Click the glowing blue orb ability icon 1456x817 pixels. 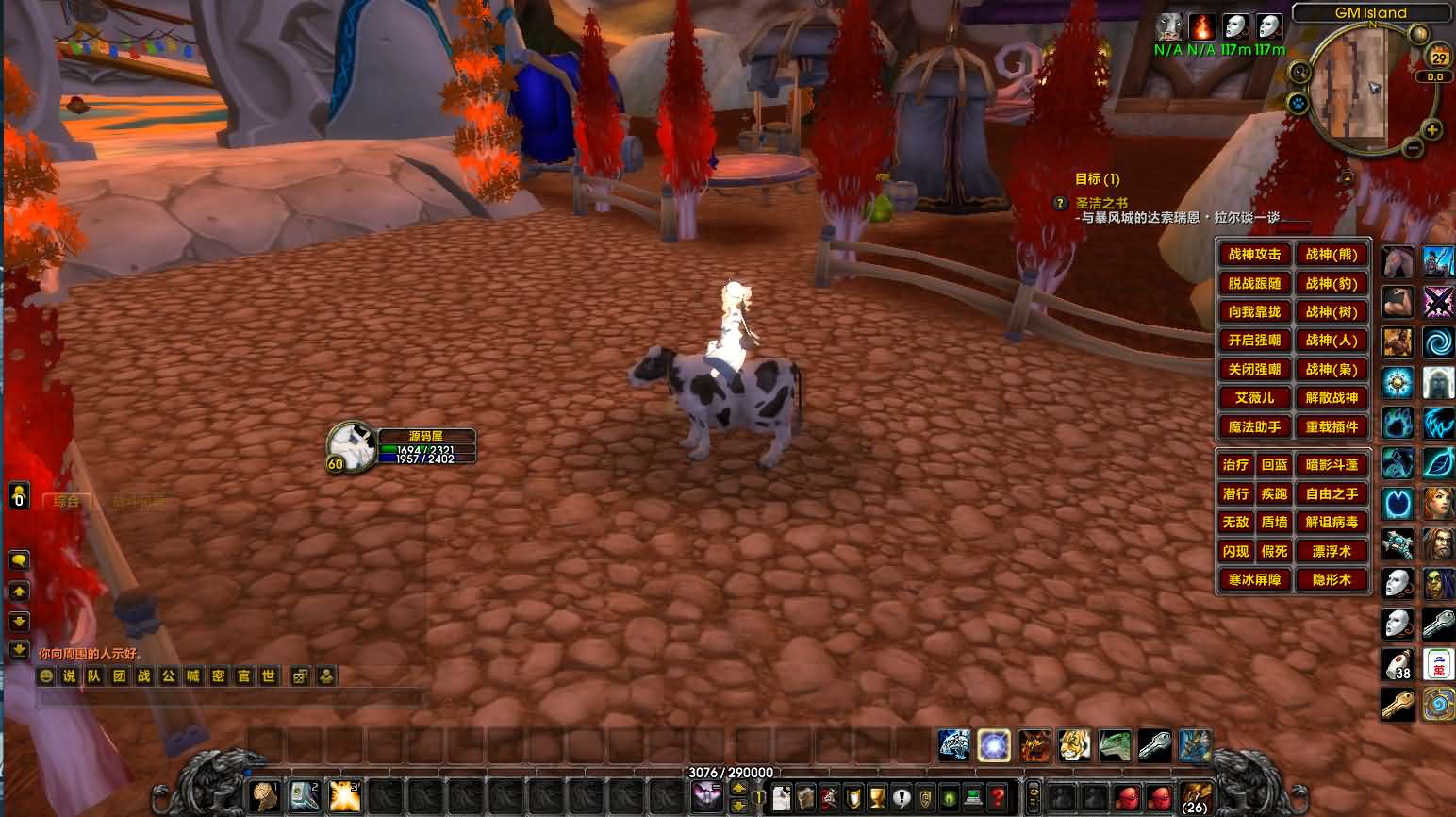pyautogui.click(x=994, y=745)
